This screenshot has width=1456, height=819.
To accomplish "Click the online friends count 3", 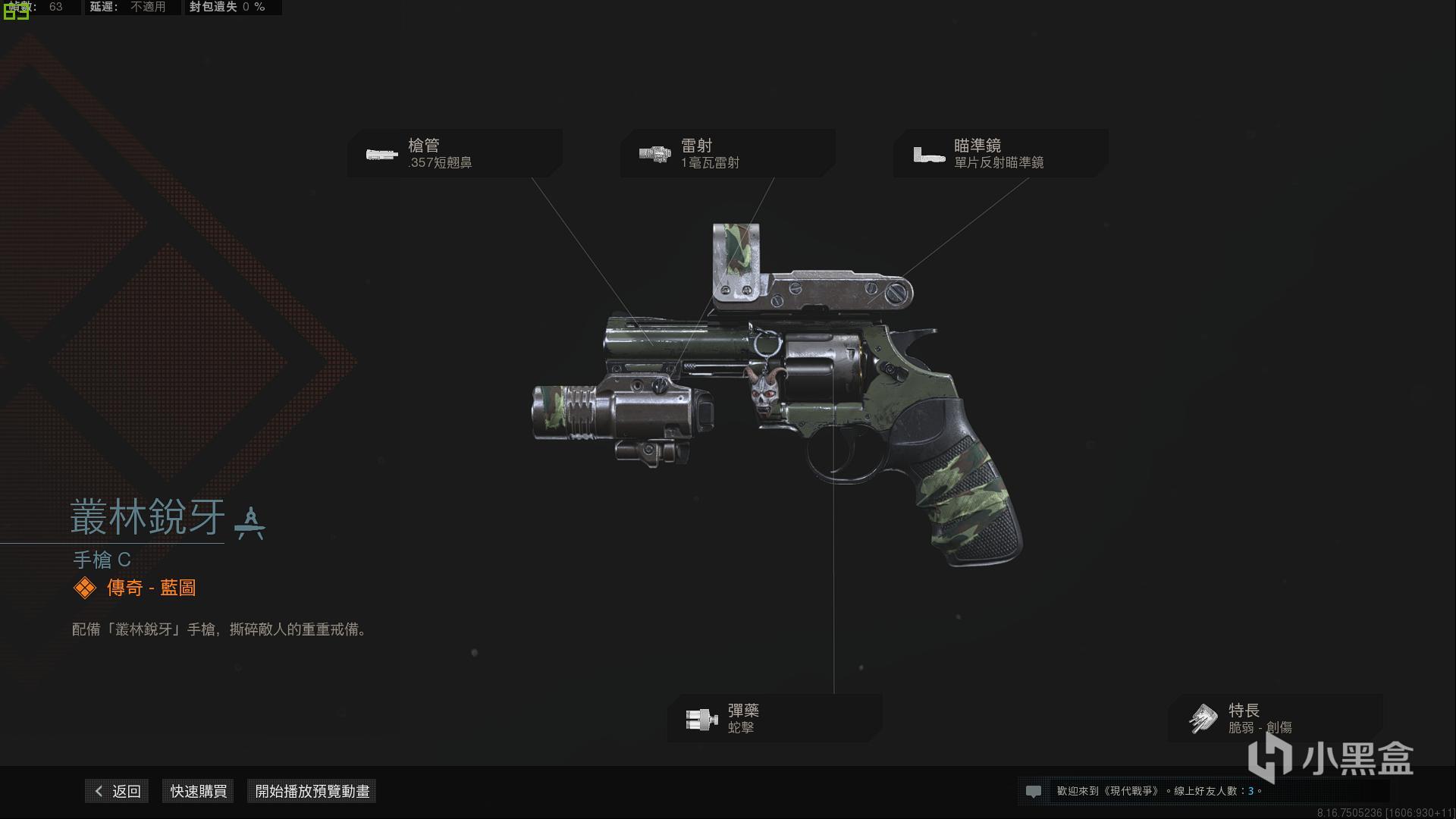I will pos(1251,791).
